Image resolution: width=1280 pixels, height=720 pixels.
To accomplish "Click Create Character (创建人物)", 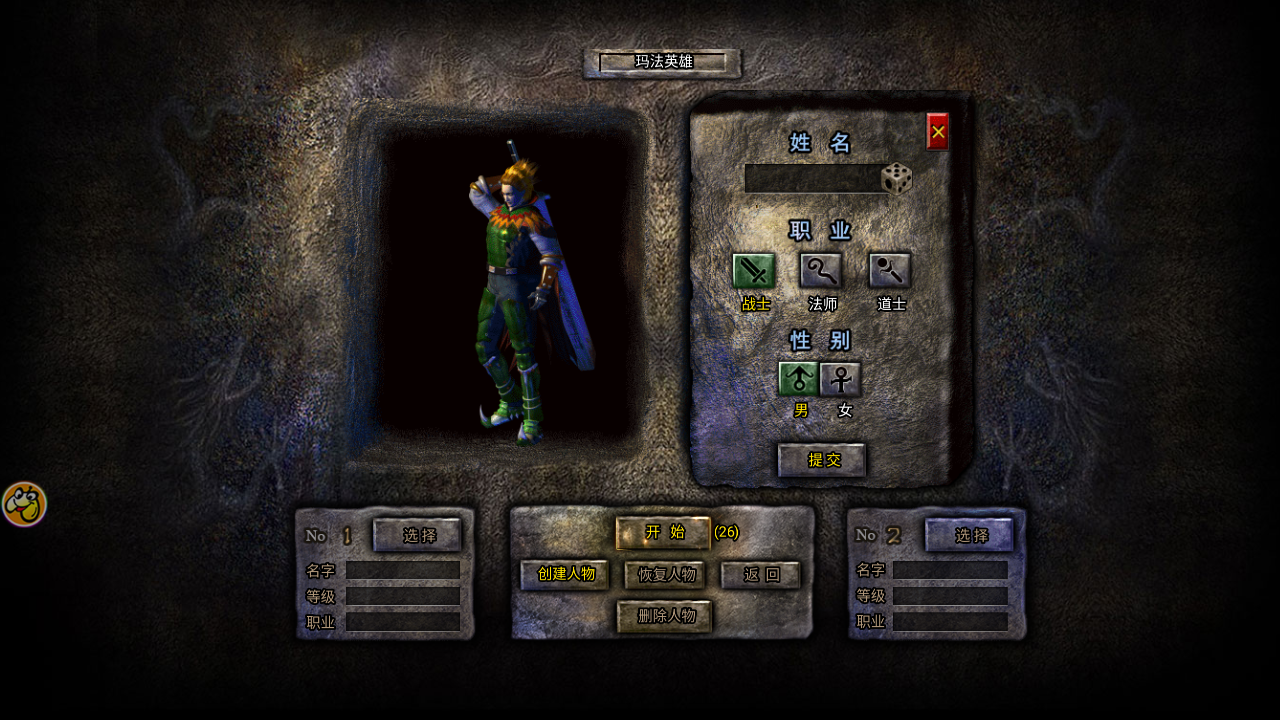I will (x=565, y=575).
